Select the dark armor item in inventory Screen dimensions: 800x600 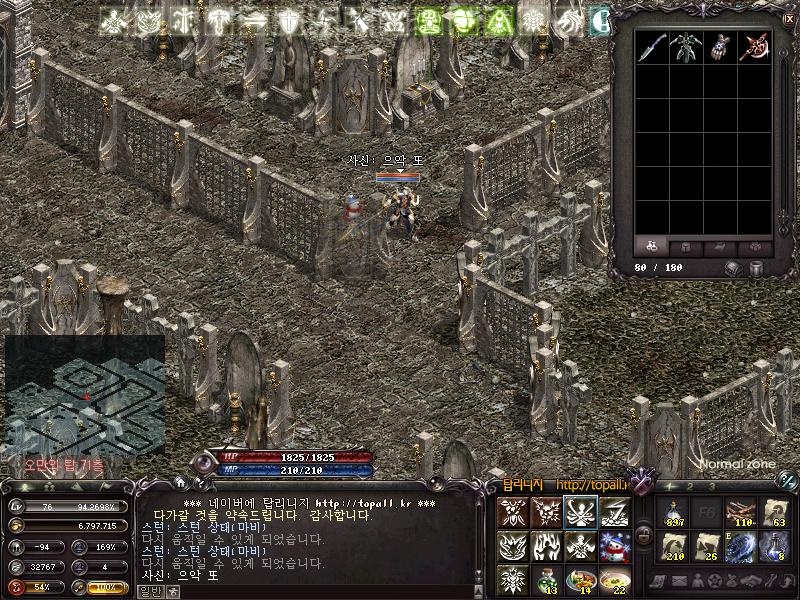(x=686, y=46)
